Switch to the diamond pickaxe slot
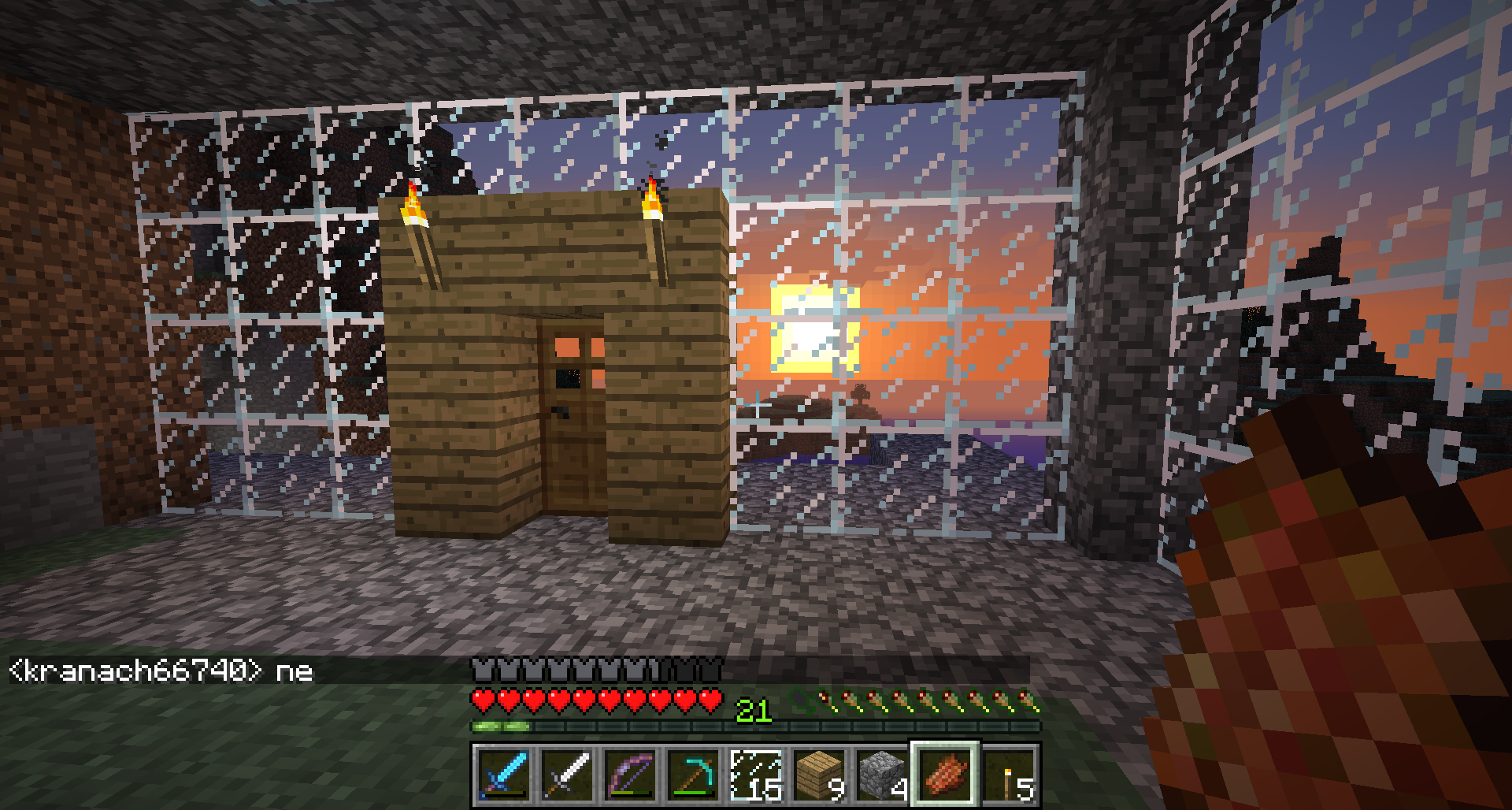This screenshot has width=1512, height=810. [x=693, y=775]
